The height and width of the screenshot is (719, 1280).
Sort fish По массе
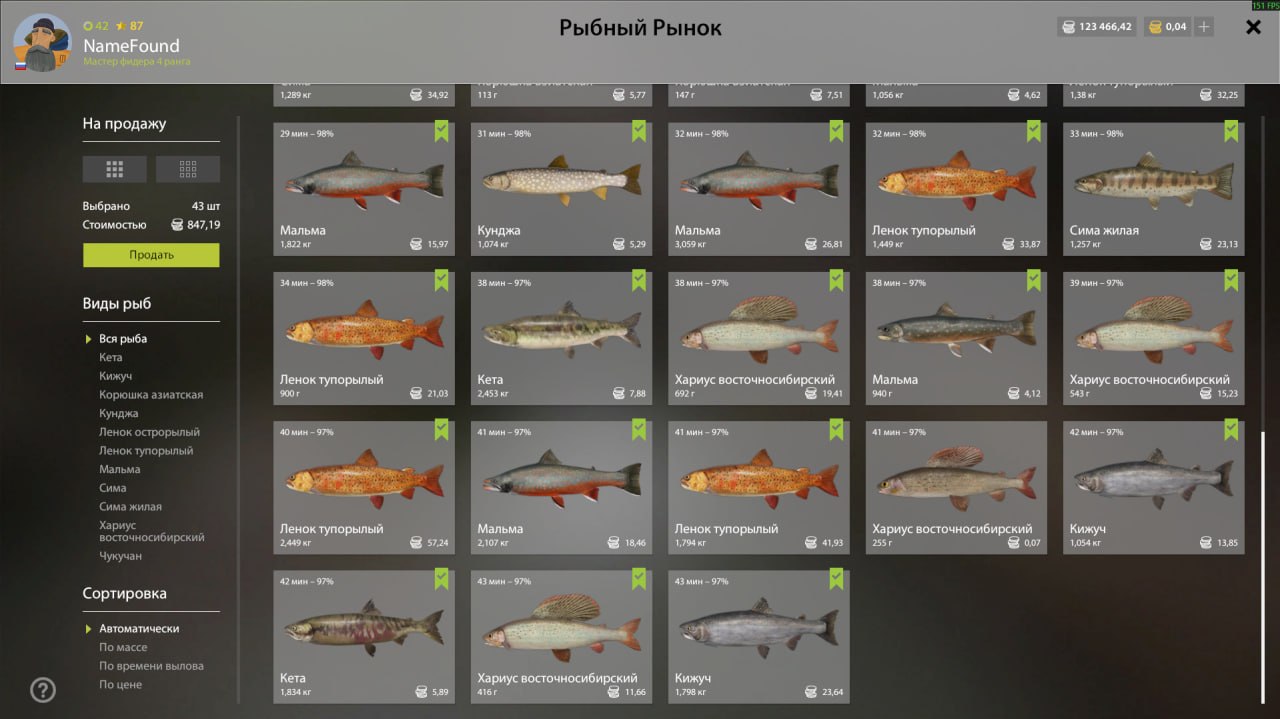pyautogui.click(x=121, y=647)
